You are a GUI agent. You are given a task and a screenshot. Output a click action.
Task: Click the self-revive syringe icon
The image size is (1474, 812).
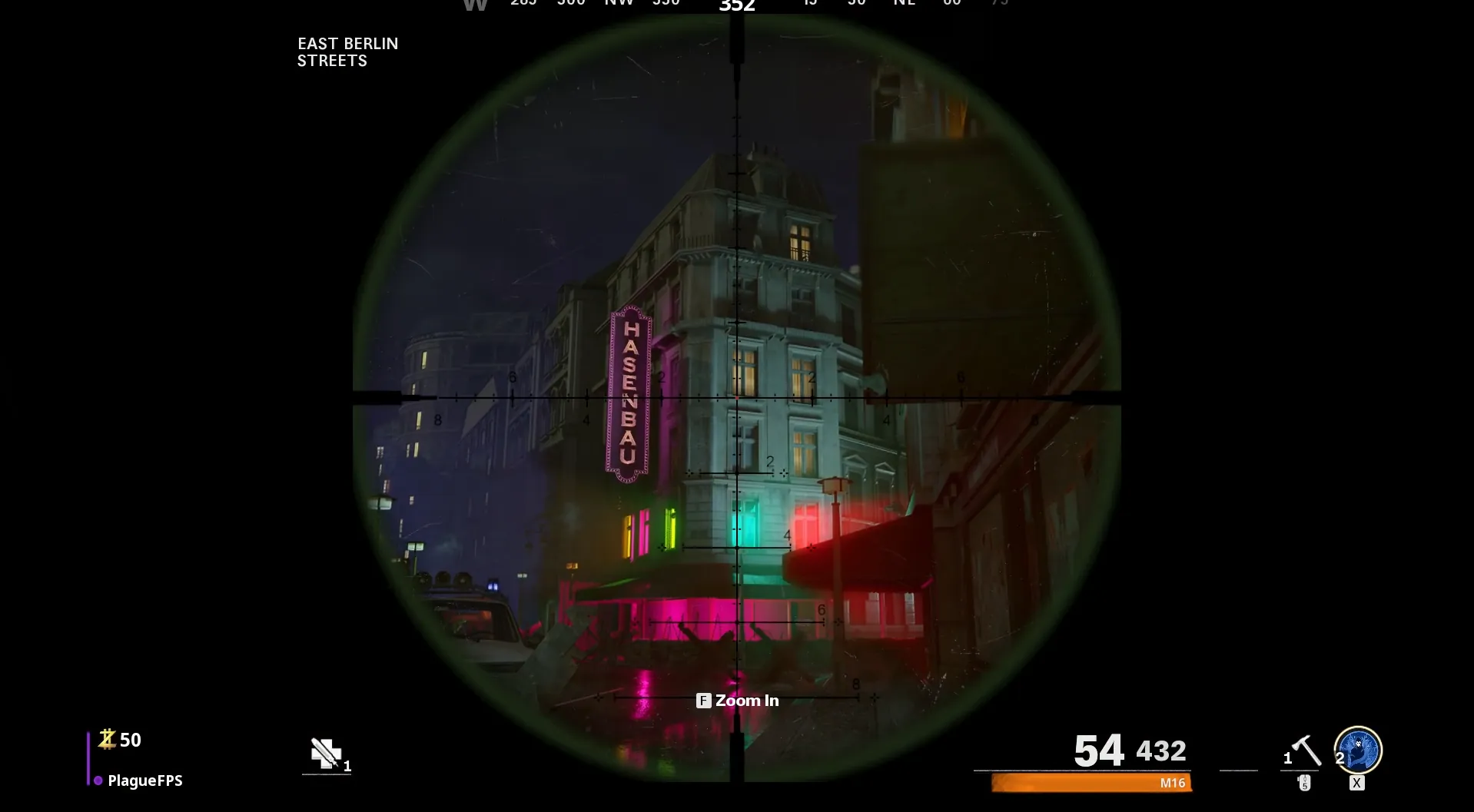tap(326, 753)
